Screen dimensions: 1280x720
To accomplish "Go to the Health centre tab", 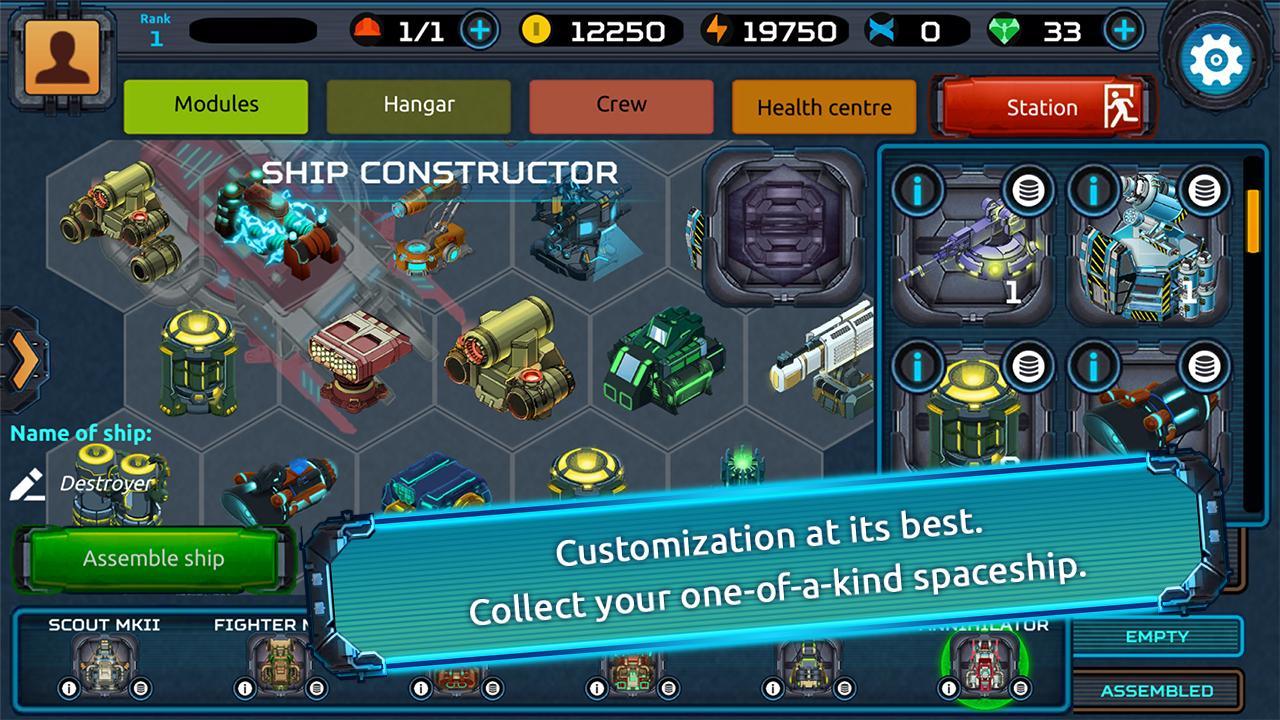I will point(823,107).
